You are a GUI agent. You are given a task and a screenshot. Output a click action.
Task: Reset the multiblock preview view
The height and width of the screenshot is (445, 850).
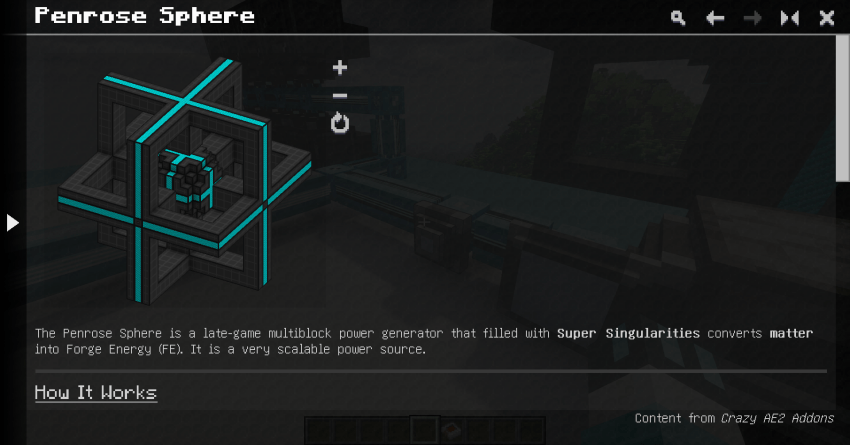pos(340,124)
